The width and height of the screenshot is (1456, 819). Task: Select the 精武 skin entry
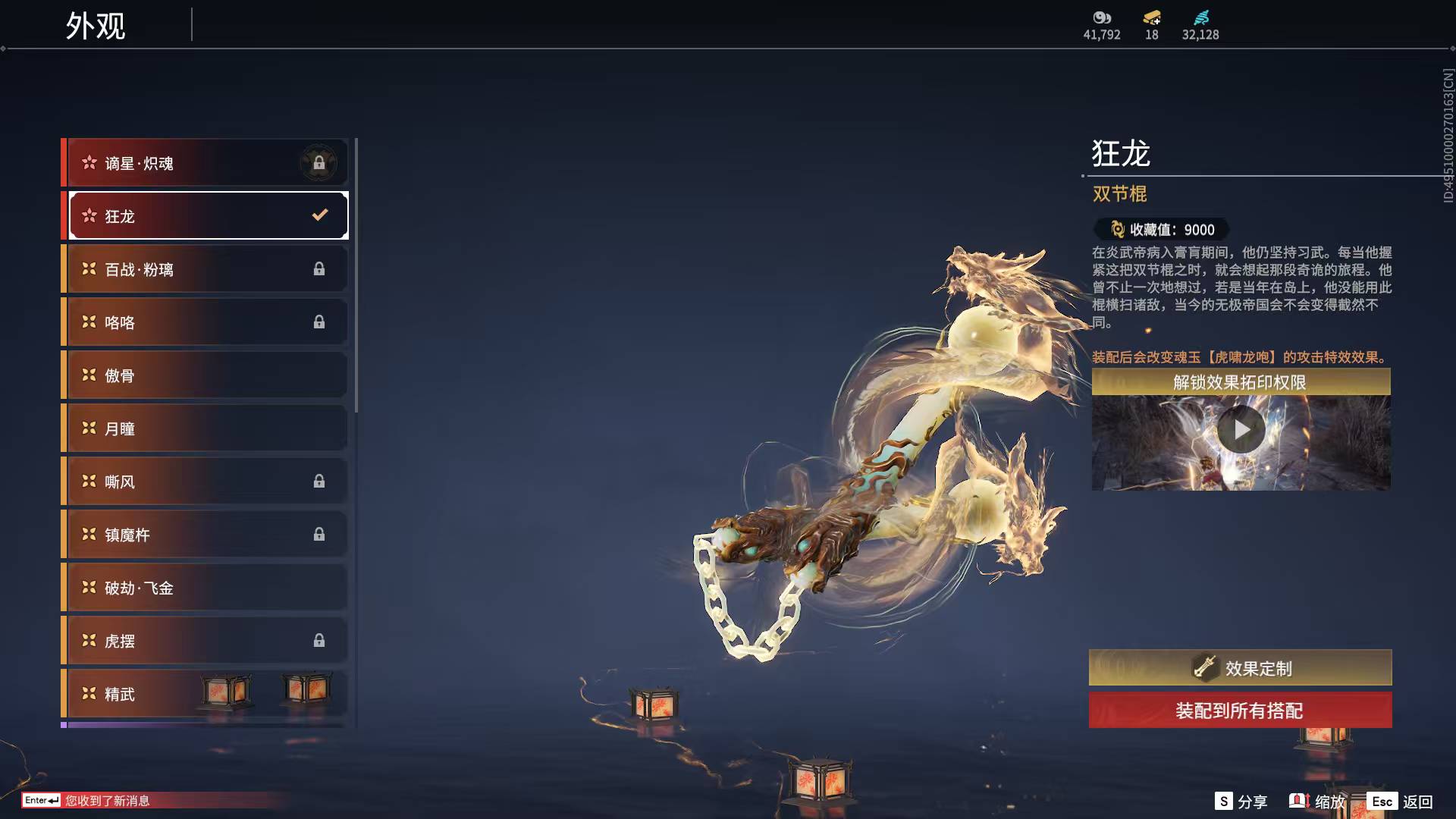point(206,694)
